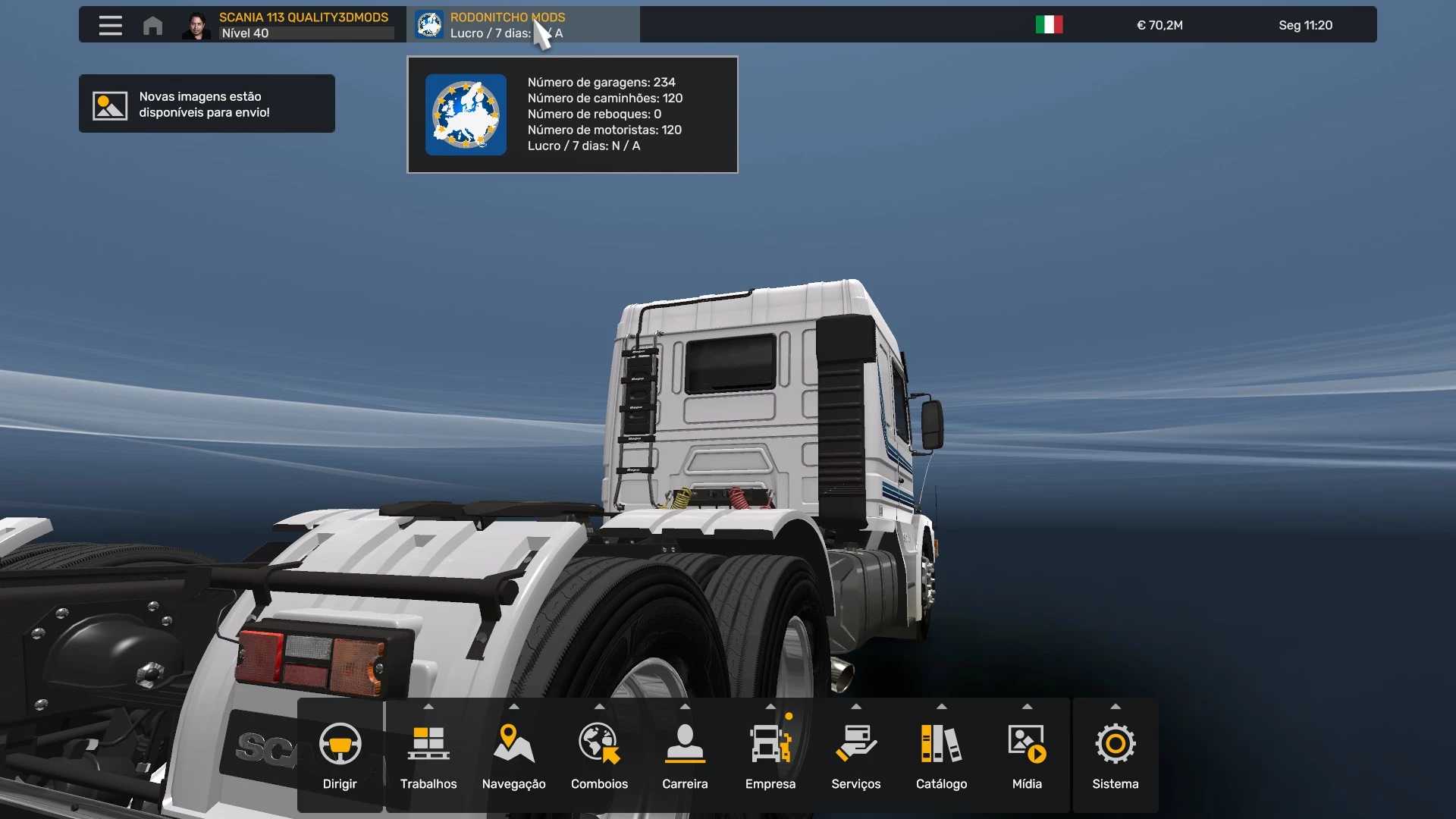The width and height of the screenshot is (1456, 819).
Task: Open the Empresa company menu
Action: (x=770, y=755)
